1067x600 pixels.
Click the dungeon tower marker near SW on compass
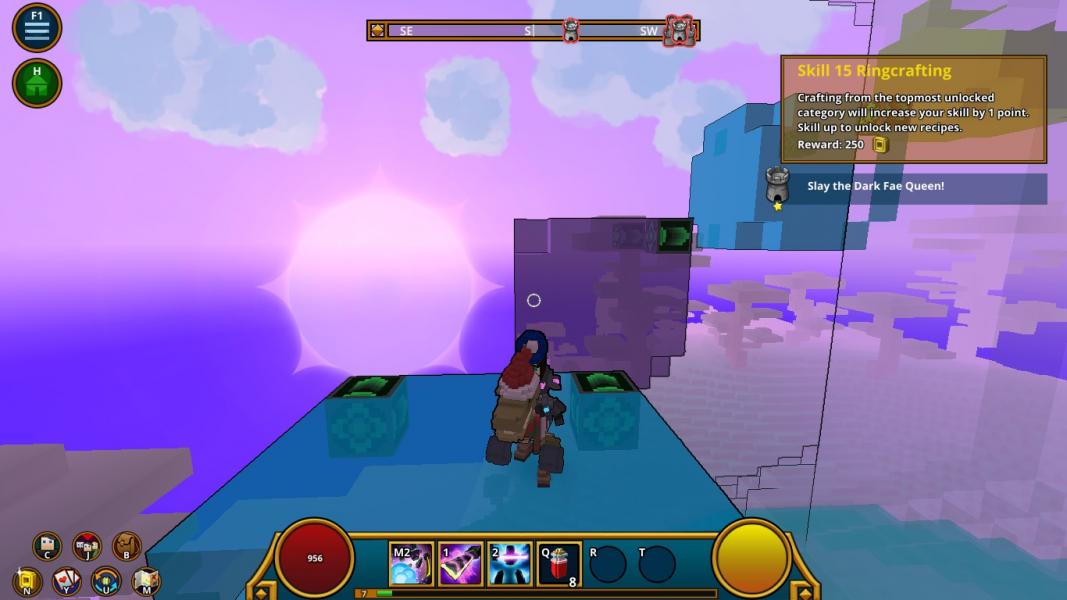click(x=679, y=31)
